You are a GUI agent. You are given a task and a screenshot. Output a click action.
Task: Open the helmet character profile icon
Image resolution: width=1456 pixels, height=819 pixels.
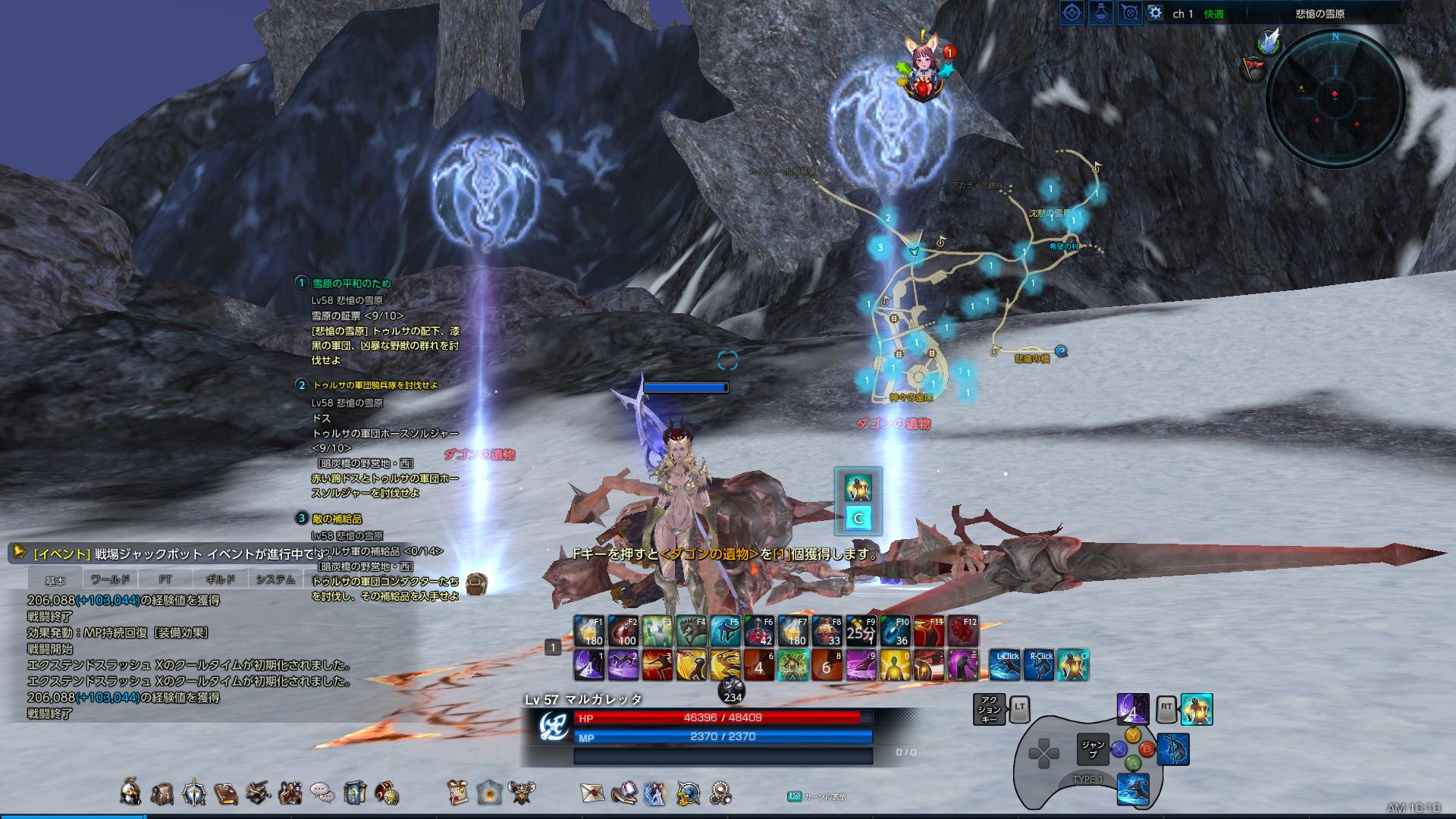tap(130, 792)
